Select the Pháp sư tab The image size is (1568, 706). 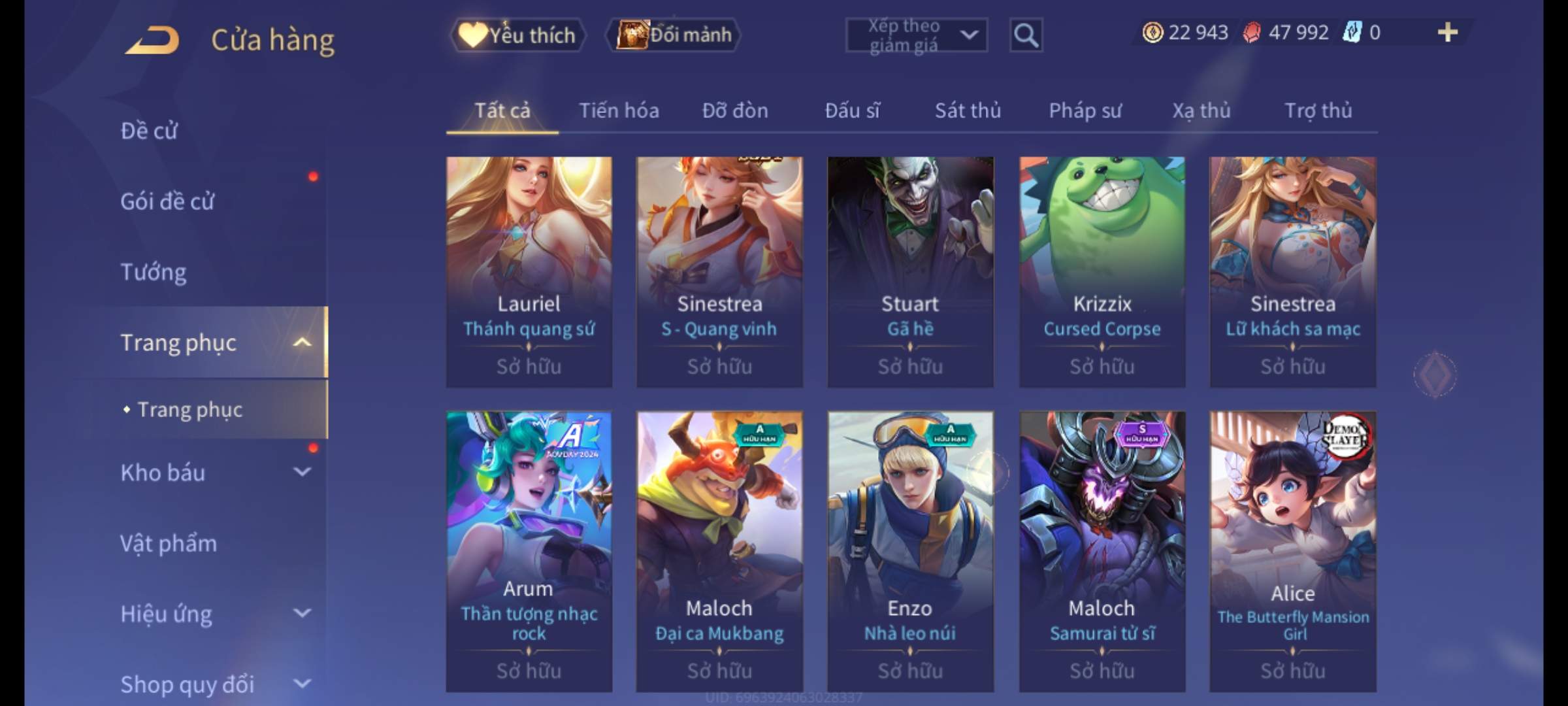(x=1085, y=111)
